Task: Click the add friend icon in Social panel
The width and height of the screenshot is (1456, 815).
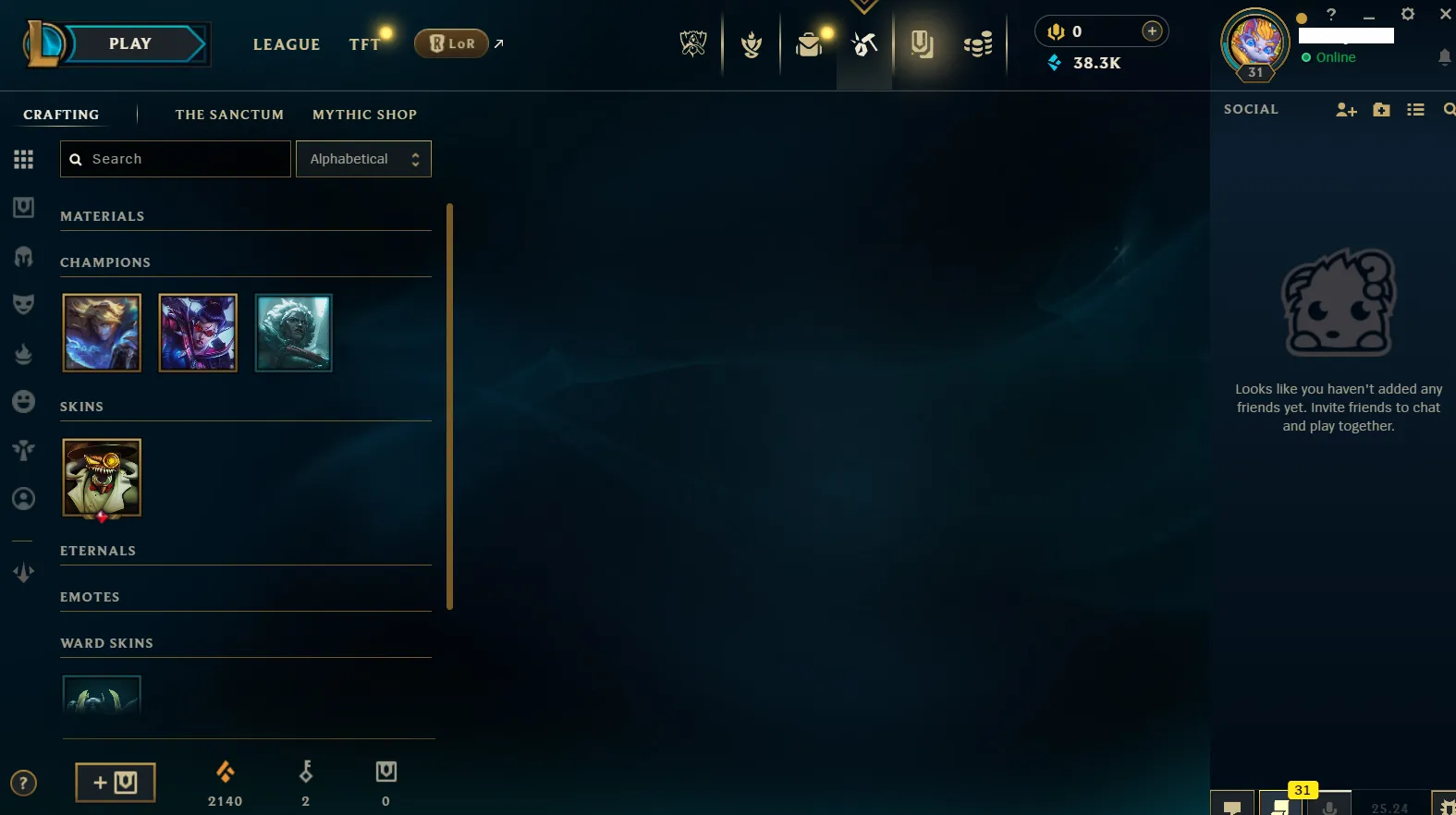Action: point(1345,109)
